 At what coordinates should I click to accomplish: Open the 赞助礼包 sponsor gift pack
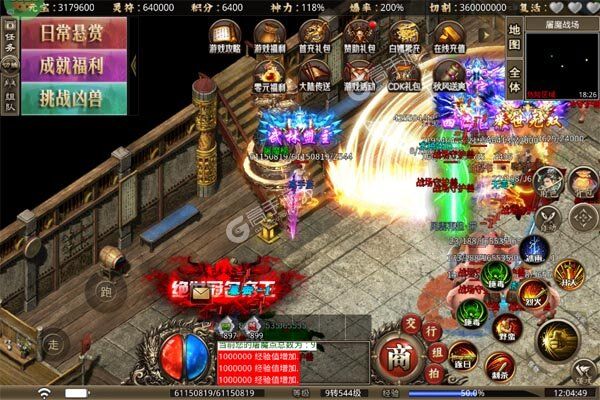[x=359, y=38]
